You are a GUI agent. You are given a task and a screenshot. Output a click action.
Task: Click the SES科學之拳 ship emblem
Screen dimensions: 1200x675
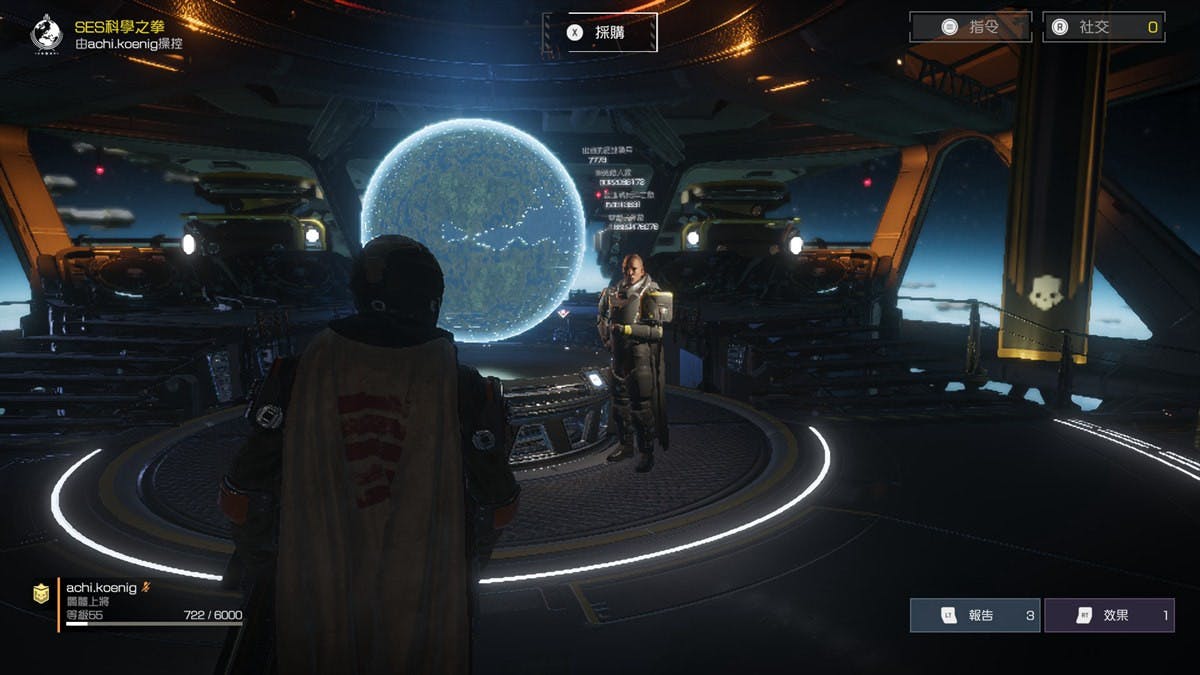pos(46,32)
